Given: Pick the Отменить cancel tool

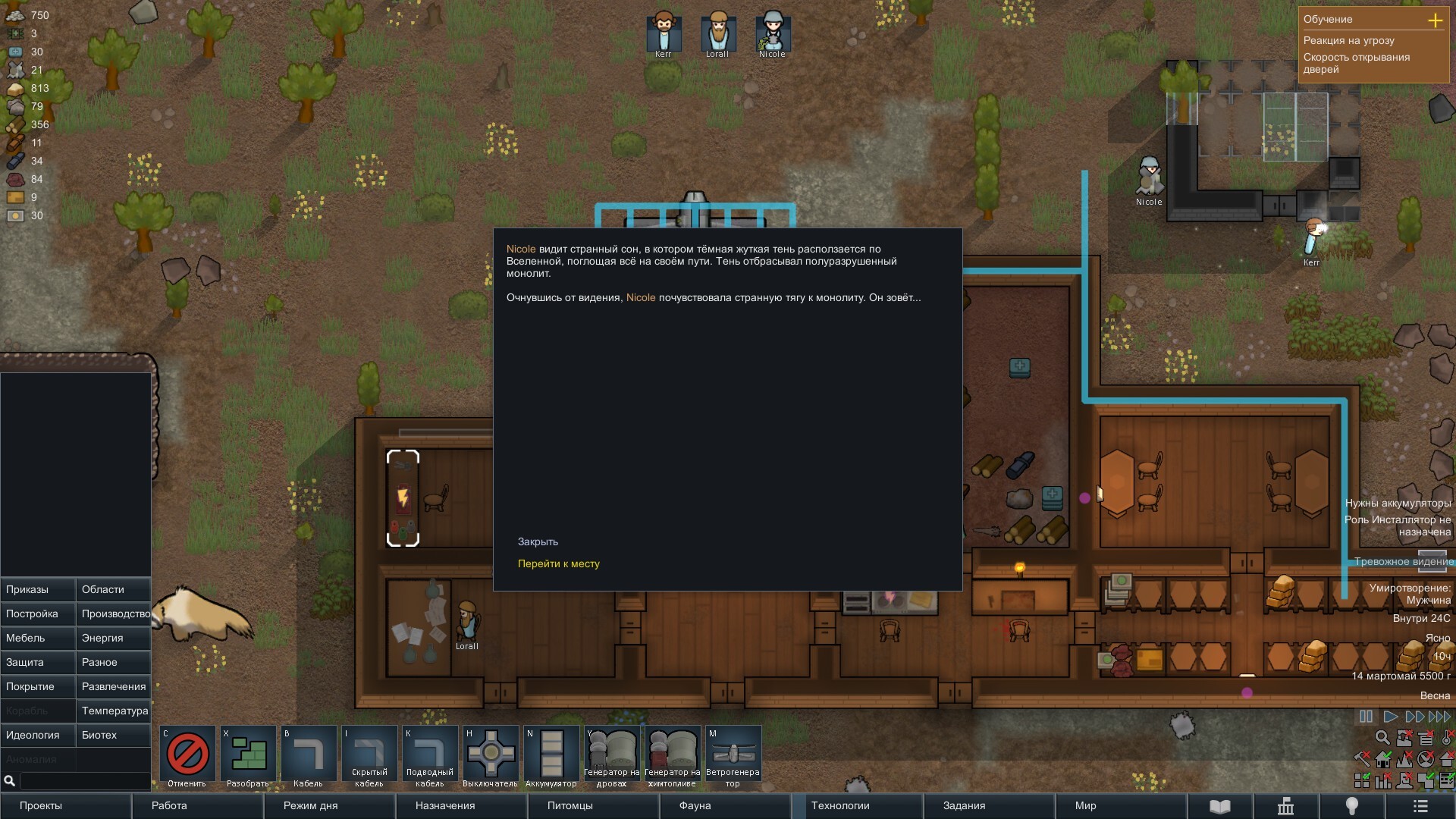Looking at the screenshot, I should click(x=187, y=756).
